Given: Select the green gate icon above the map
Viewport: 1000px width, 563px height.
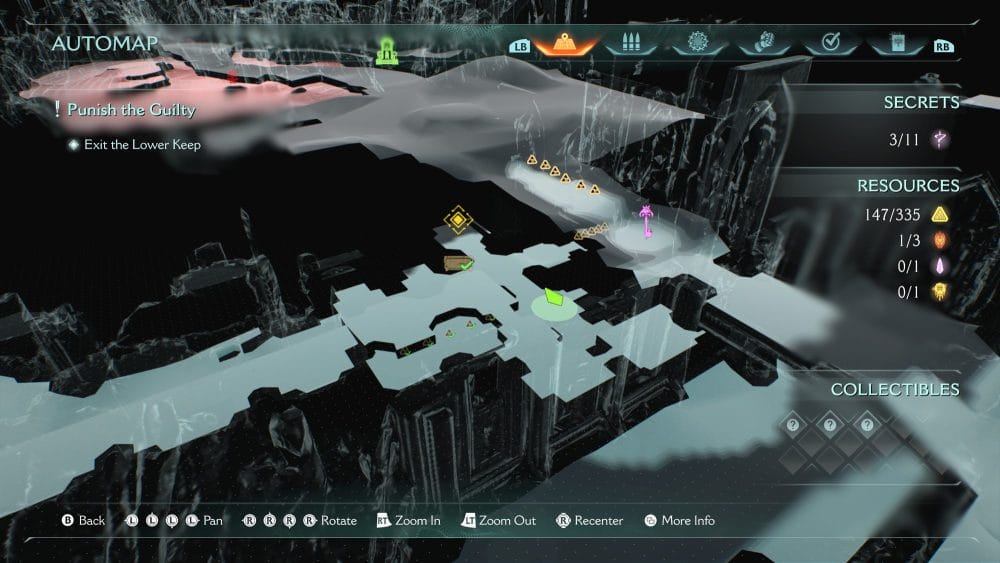Looking at the screenshot, I should tap(388, 50).
